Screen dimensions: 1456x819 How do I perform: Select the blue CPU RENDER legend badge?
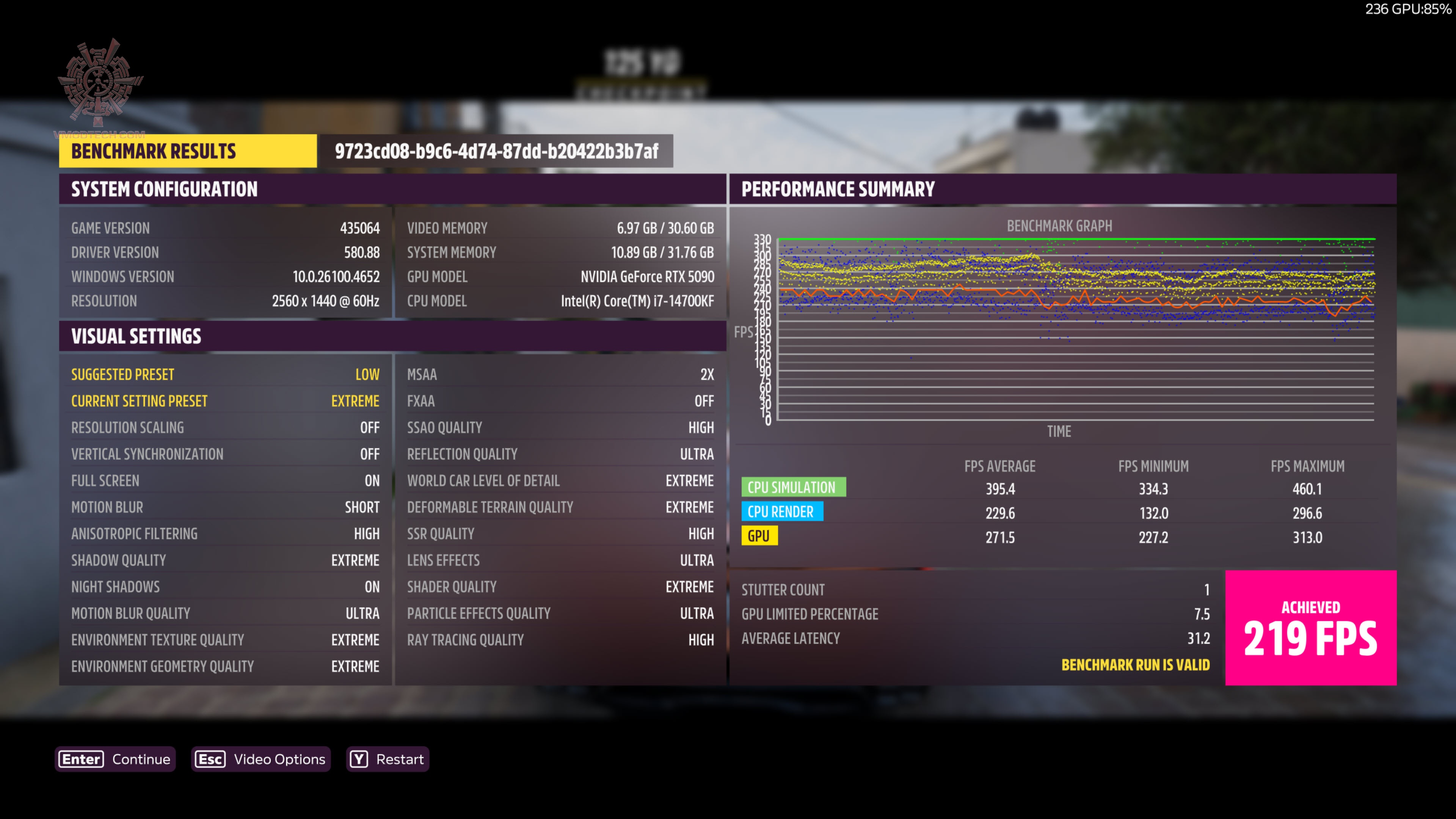tap(783, 511)
